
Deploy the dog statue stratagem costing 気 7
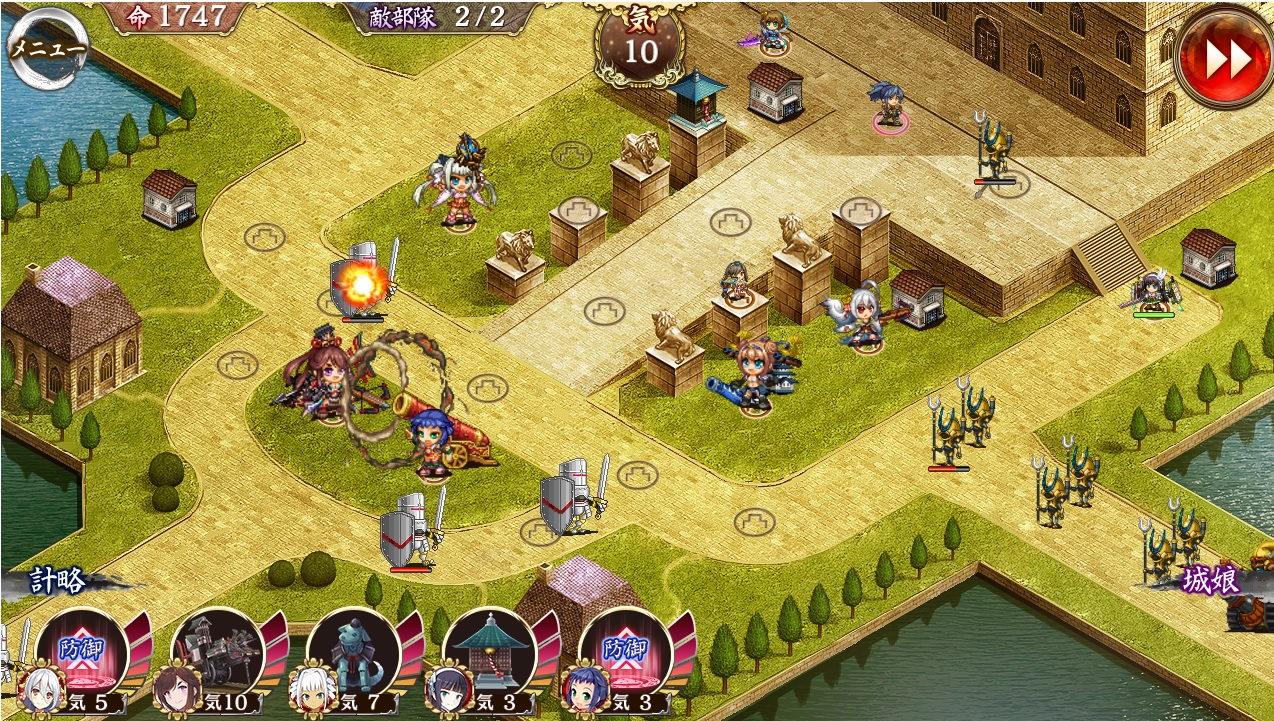point(353,652)
